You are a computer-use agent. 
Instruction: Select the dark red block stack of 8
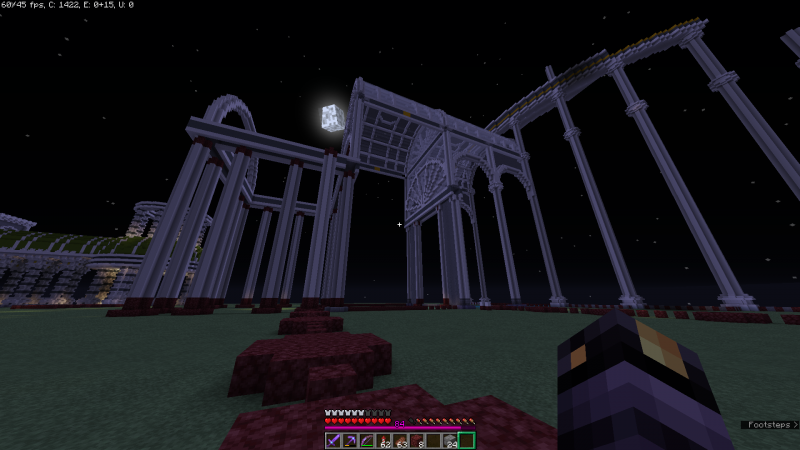point(417,440)
